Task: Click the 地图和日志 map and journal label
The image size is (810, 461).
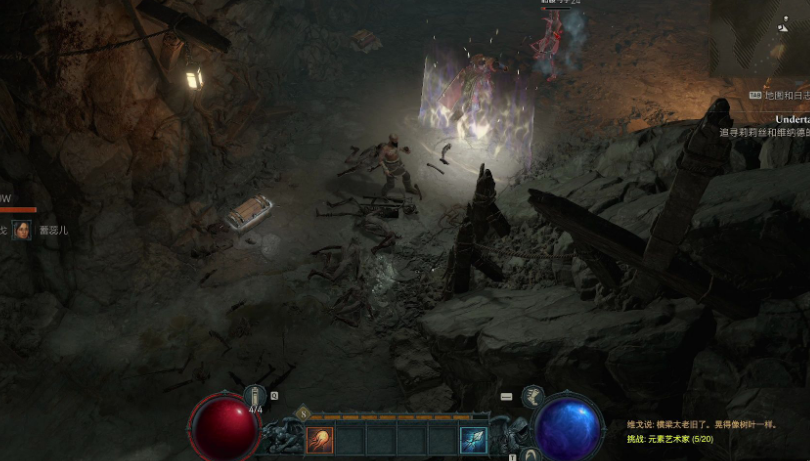Action: 785,95
